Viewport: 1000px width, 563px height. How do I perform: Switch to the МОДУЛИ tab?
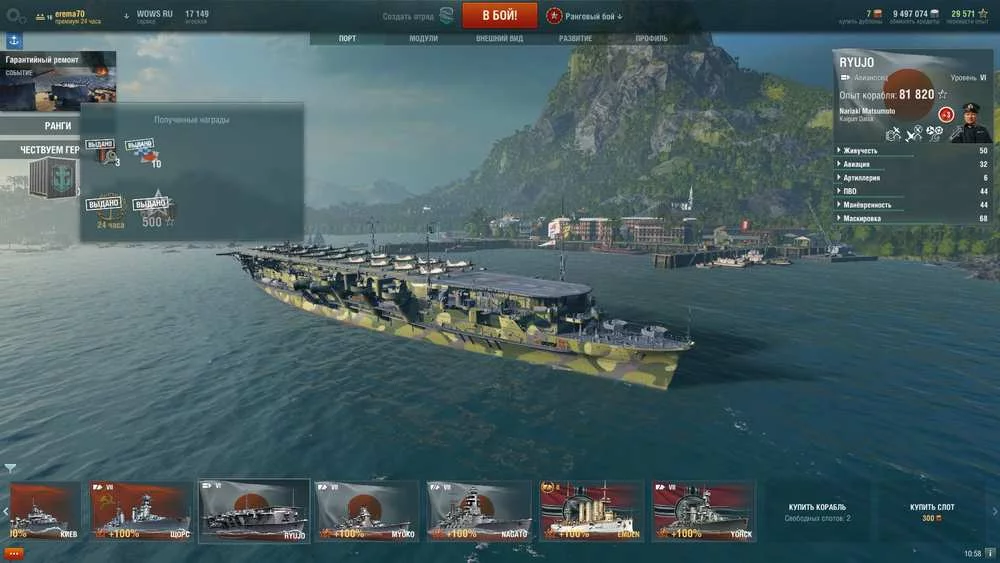[423, 39]
